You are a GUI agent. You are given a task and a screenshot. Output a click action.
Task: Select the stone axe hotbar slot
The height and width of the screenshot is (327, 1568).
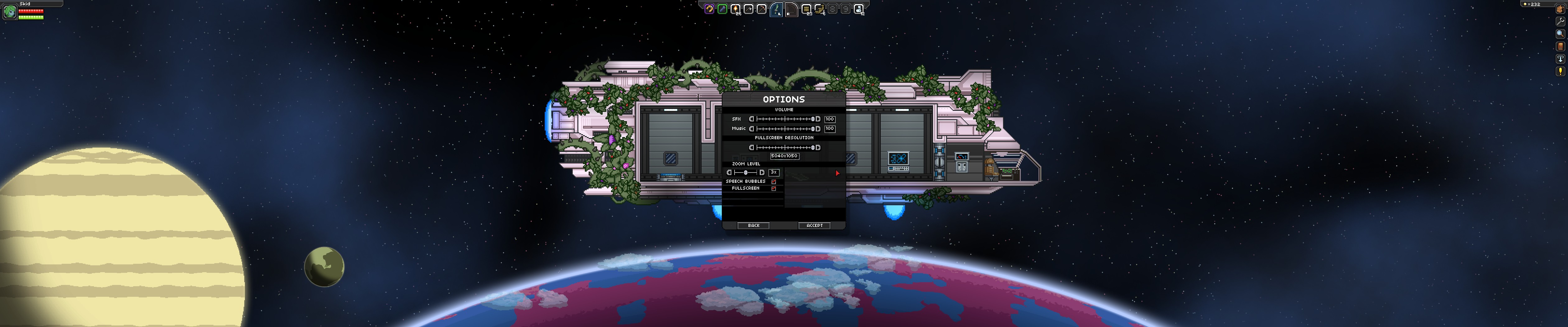click(x=749, y=9)
